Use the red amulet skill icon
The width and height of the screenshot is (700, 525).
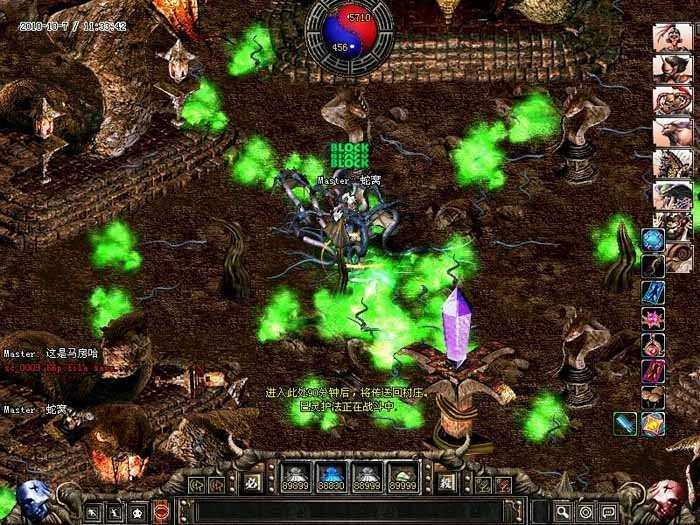[x=653, y=345]
